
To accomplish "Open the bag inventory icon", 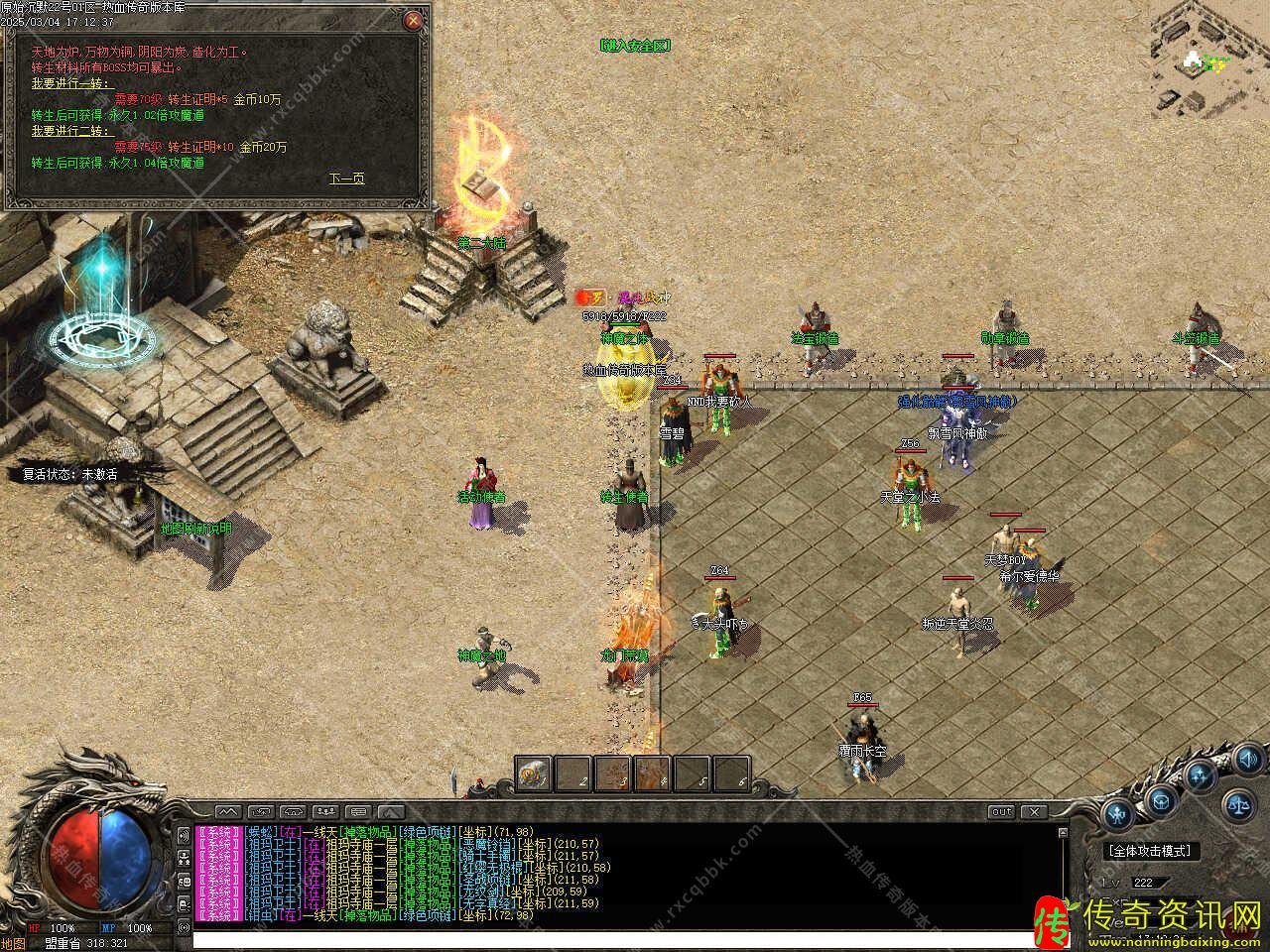I will pyautogui.click(x=1161, y=800).
